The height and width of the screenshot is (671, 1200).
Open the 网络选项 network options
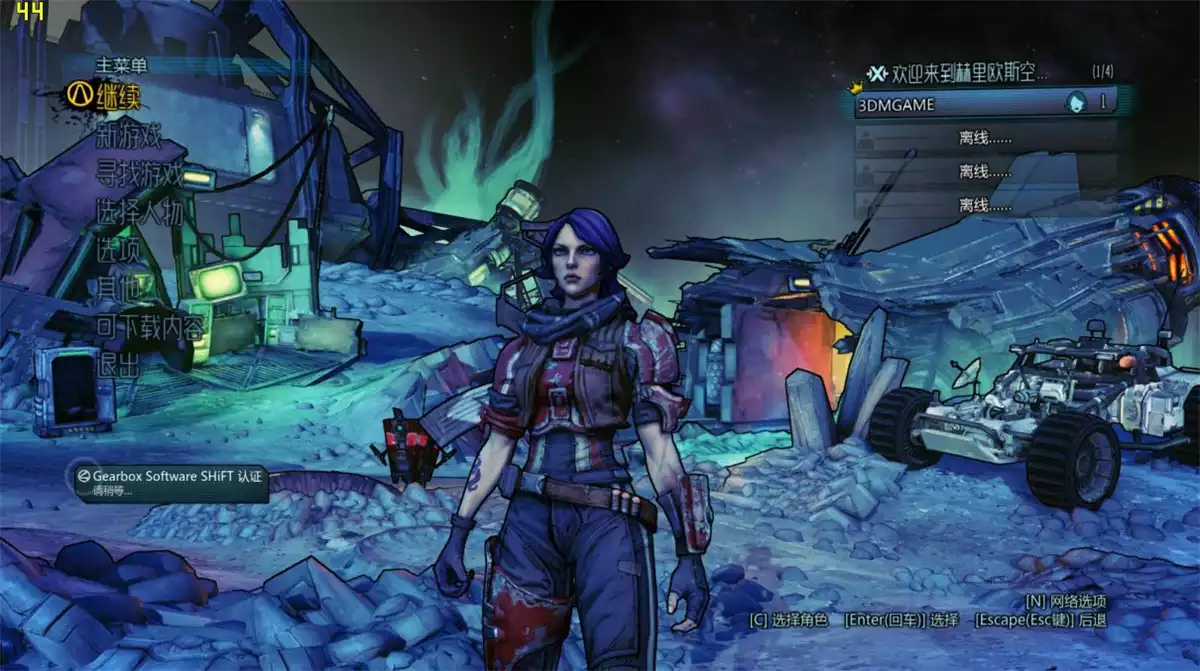[1066, 601]
